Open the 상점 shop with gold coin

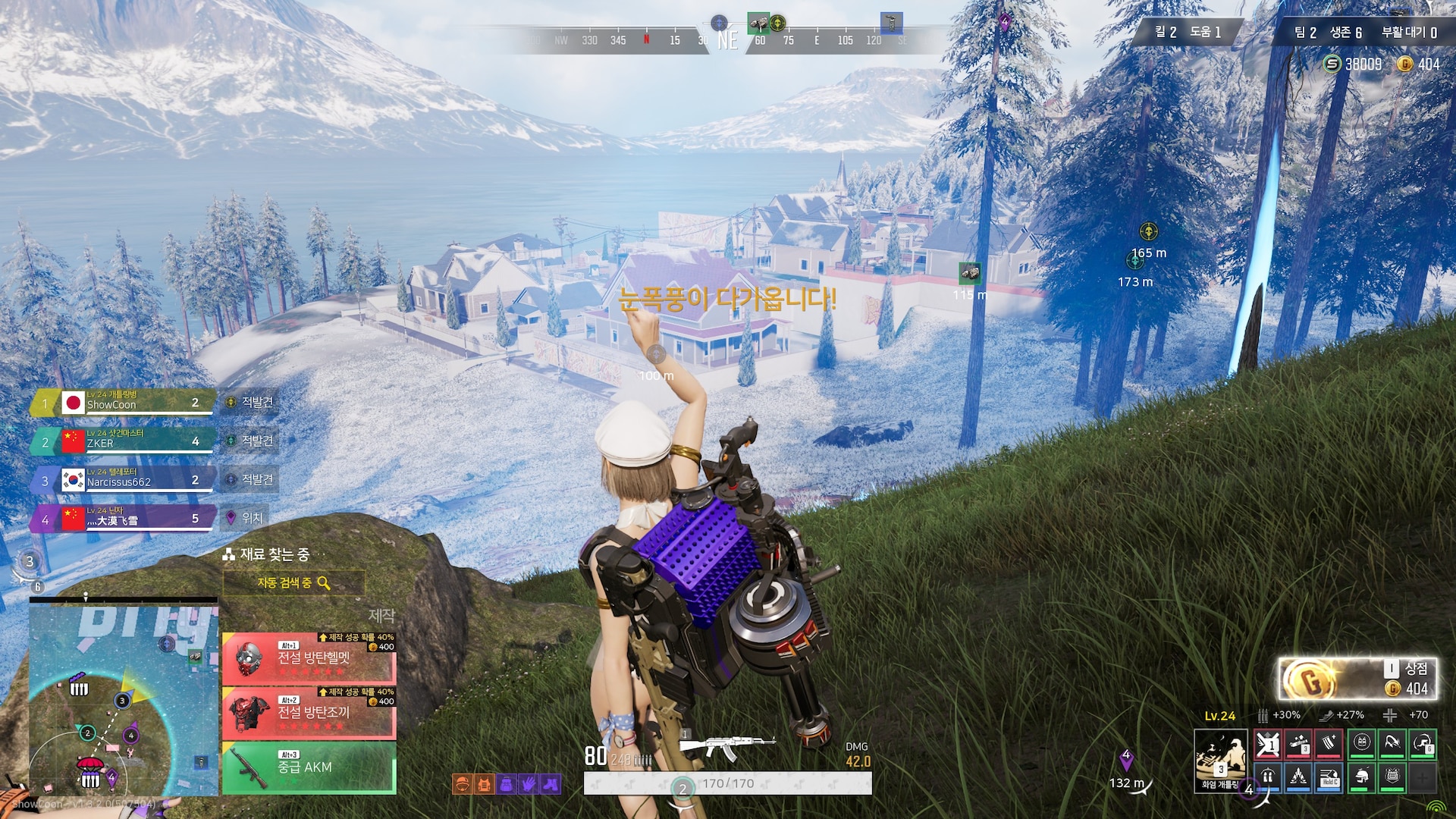1357,678
